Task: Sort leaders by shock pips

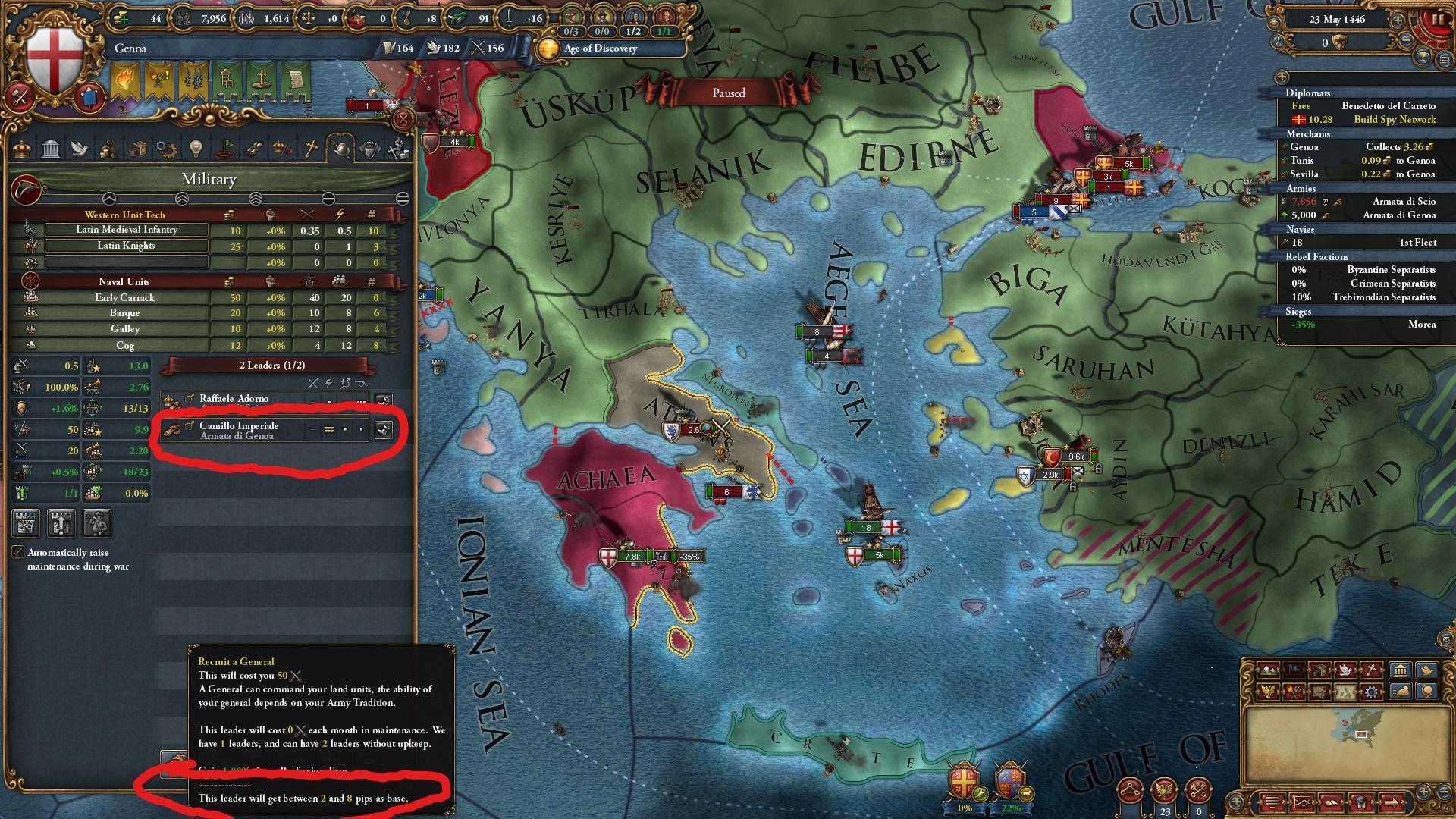Action: click(328, 384)
